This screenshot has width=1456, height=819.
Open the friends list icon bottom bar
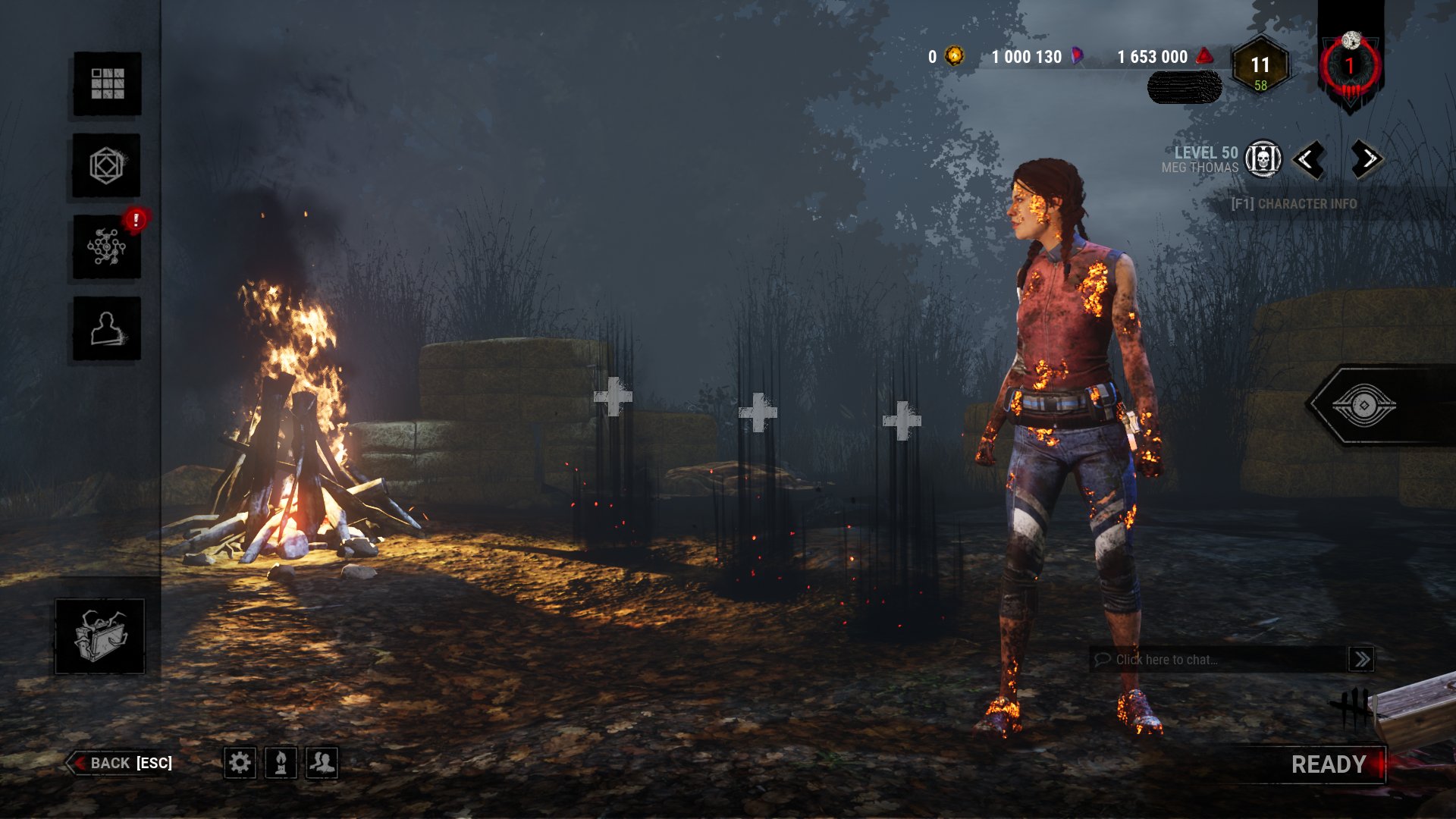(319, 764)
